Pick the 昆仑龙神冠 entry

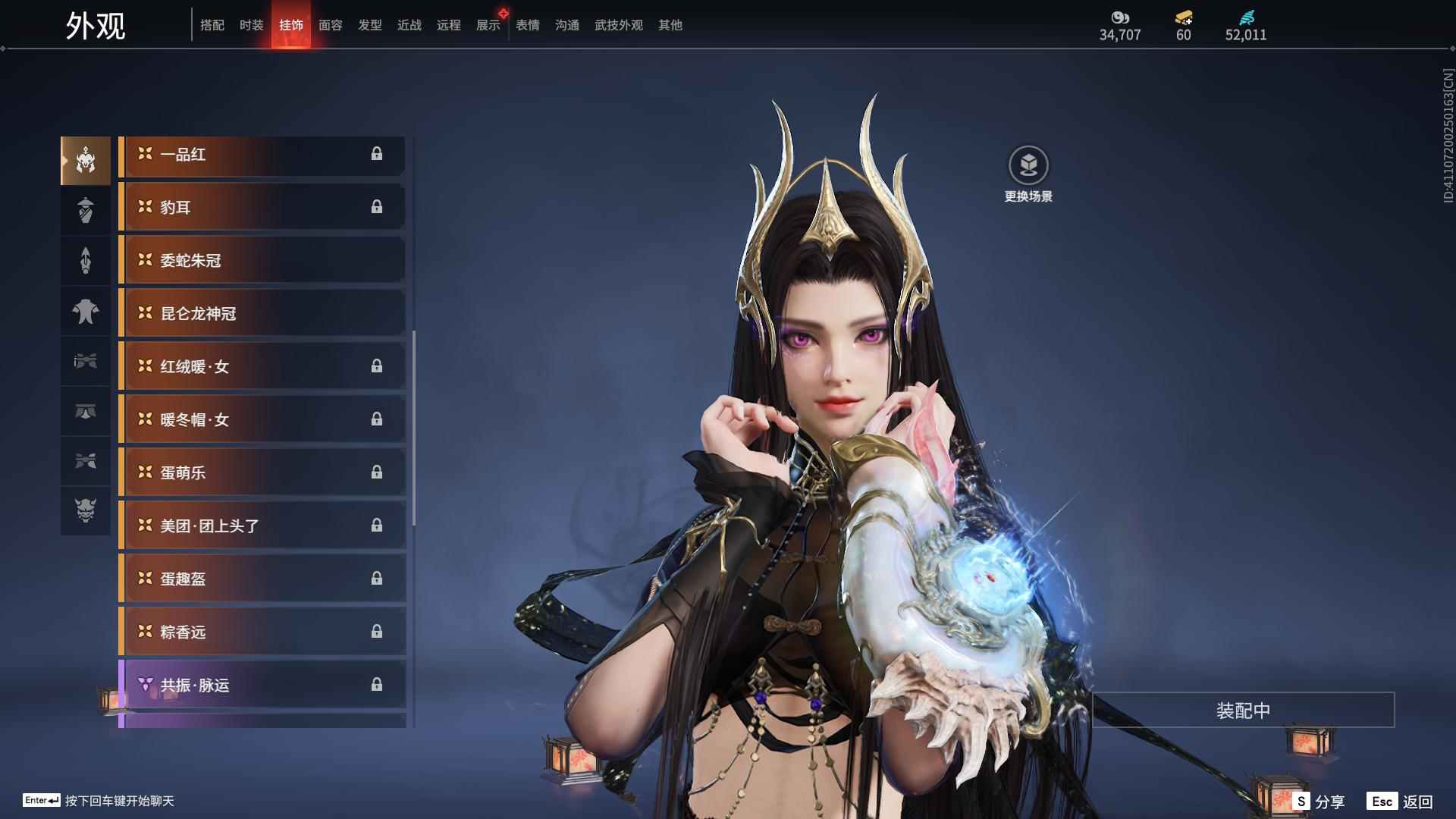[262, 314]
